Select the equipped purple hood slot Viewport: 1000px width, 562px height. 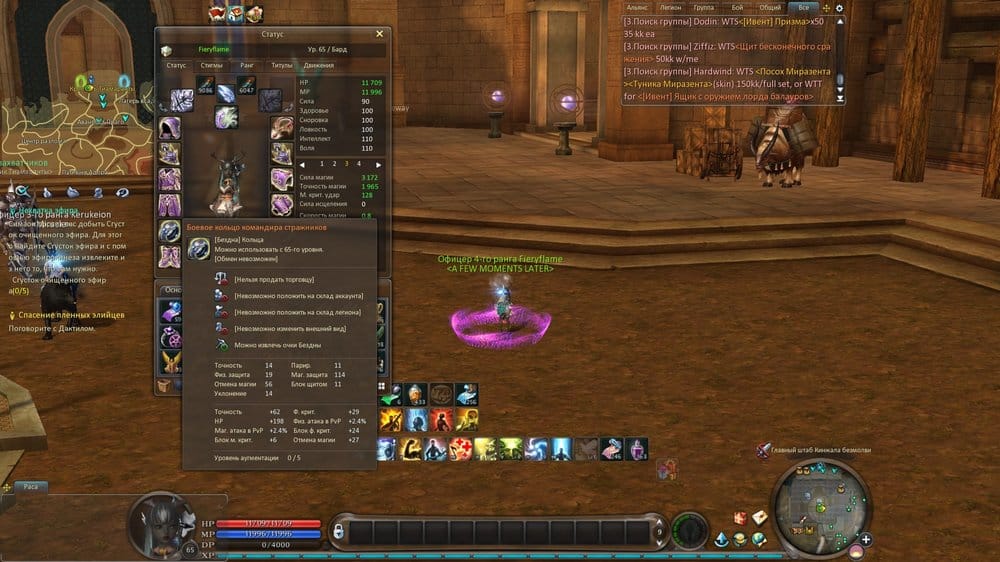coord(169,129)
